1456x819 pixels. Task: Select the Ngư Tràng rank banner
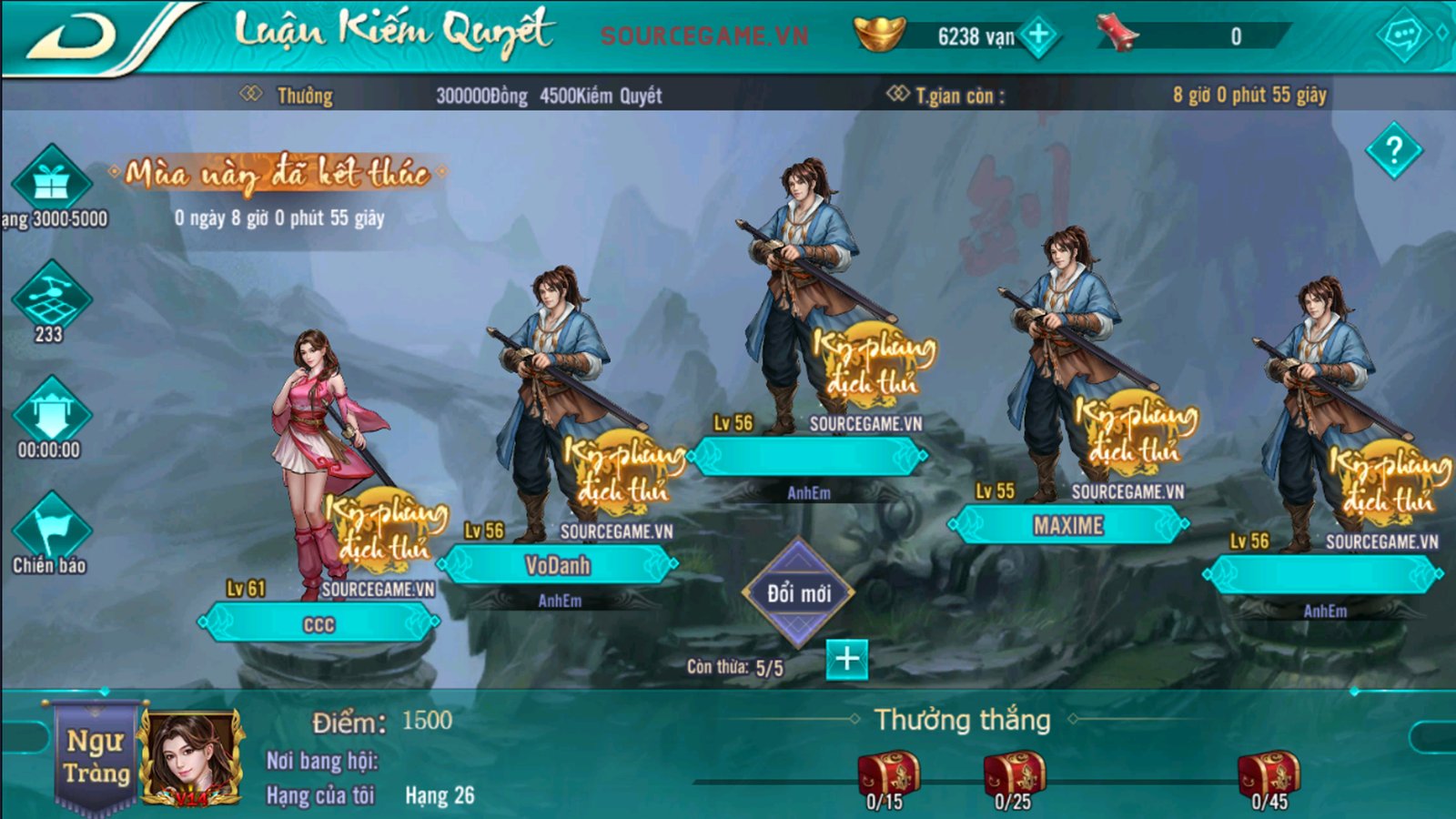[x=96, y=756]
